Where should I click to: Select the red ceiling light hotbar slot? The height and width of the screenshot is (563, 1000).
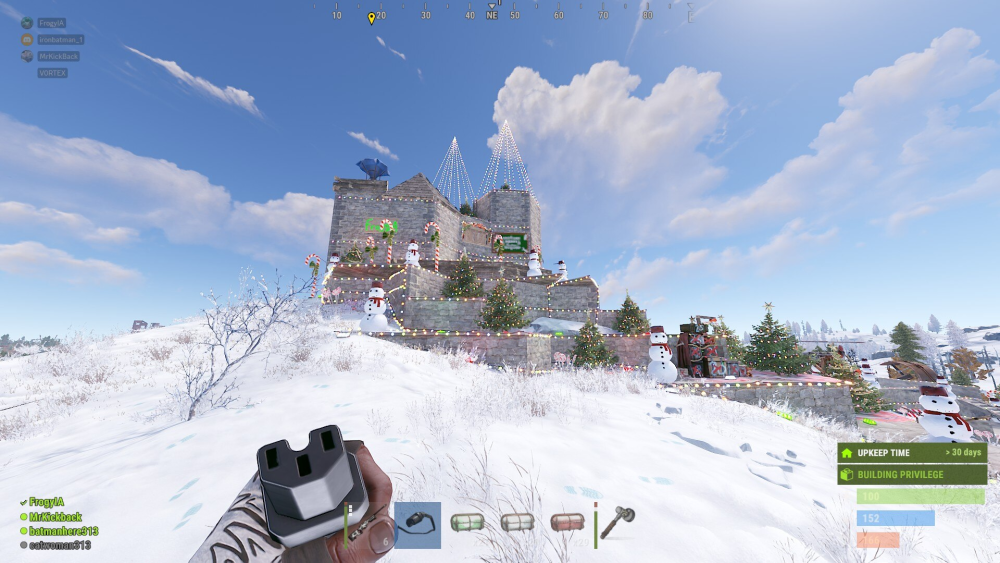point(567,524)
